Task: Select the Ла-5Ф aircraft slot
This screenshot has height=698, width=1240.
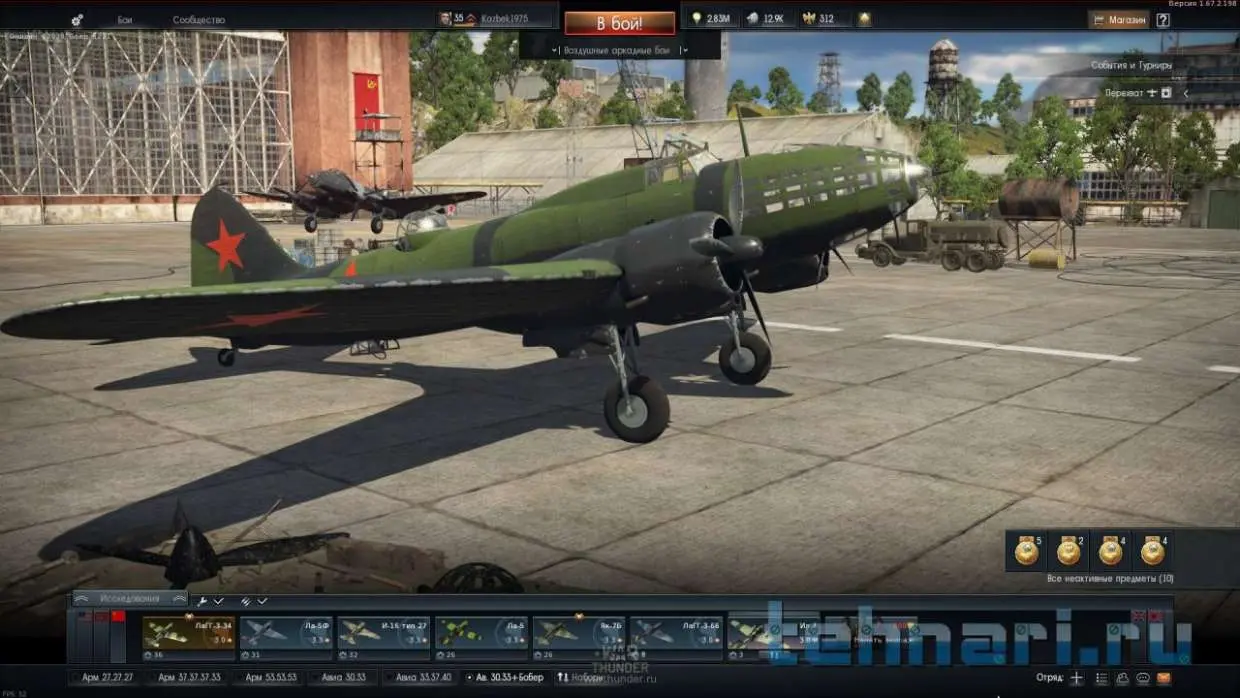Action: tap(286, 638)
